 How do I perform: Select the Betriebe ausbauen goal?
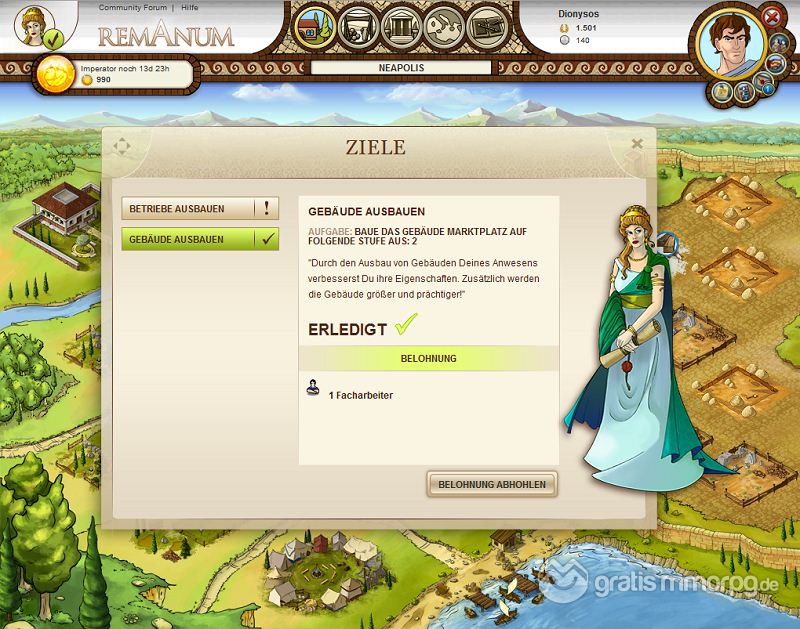coord(199,209)
